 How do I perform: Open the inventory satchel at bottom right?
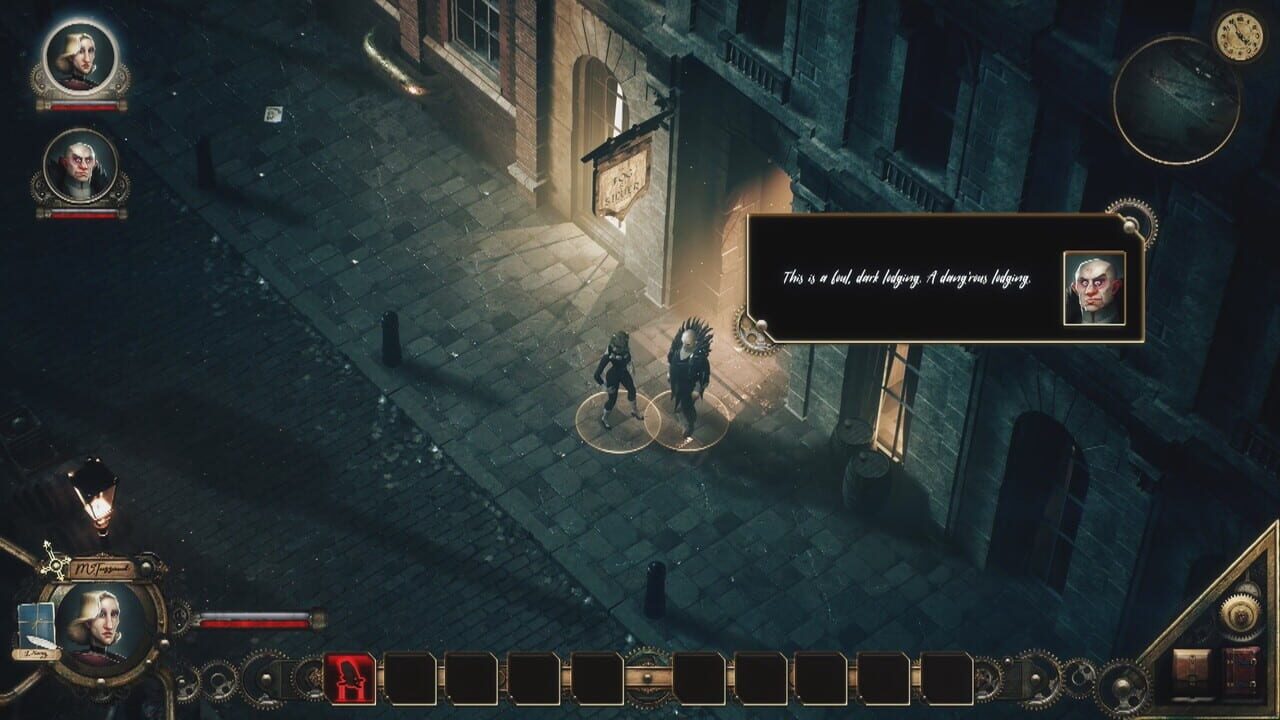click(1193, 668)
